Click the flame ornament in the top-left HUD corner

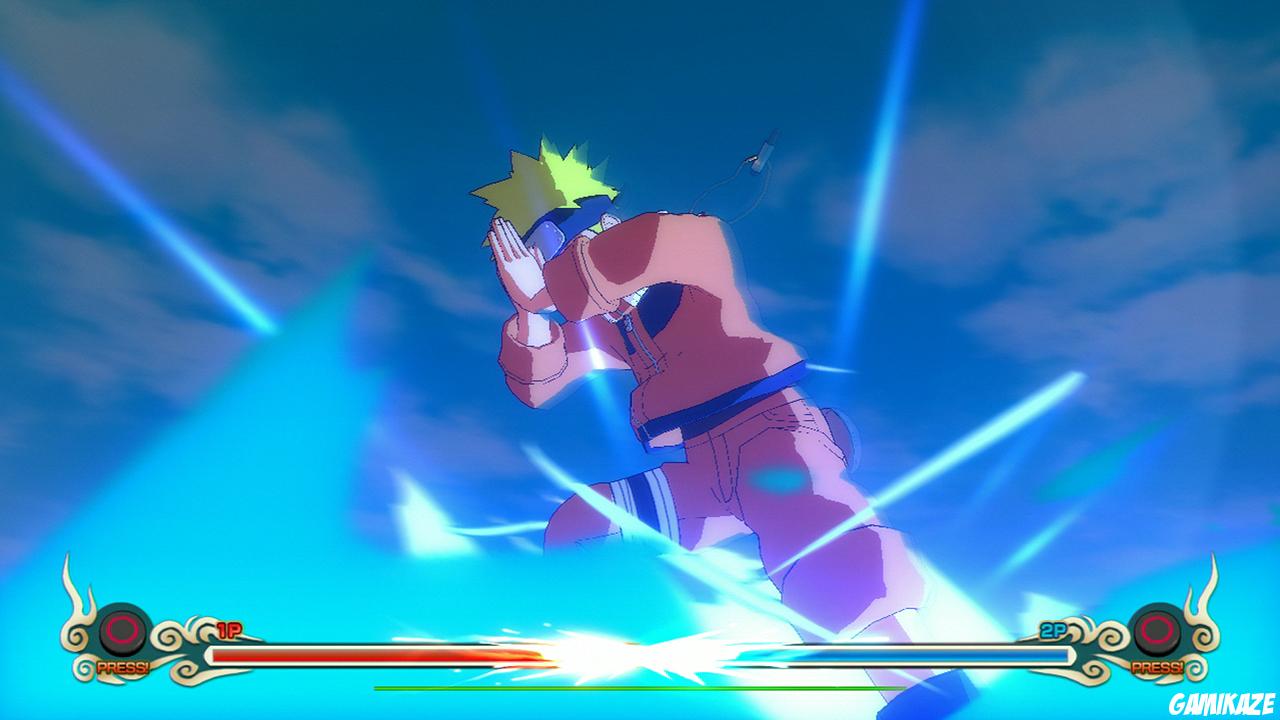76,600
